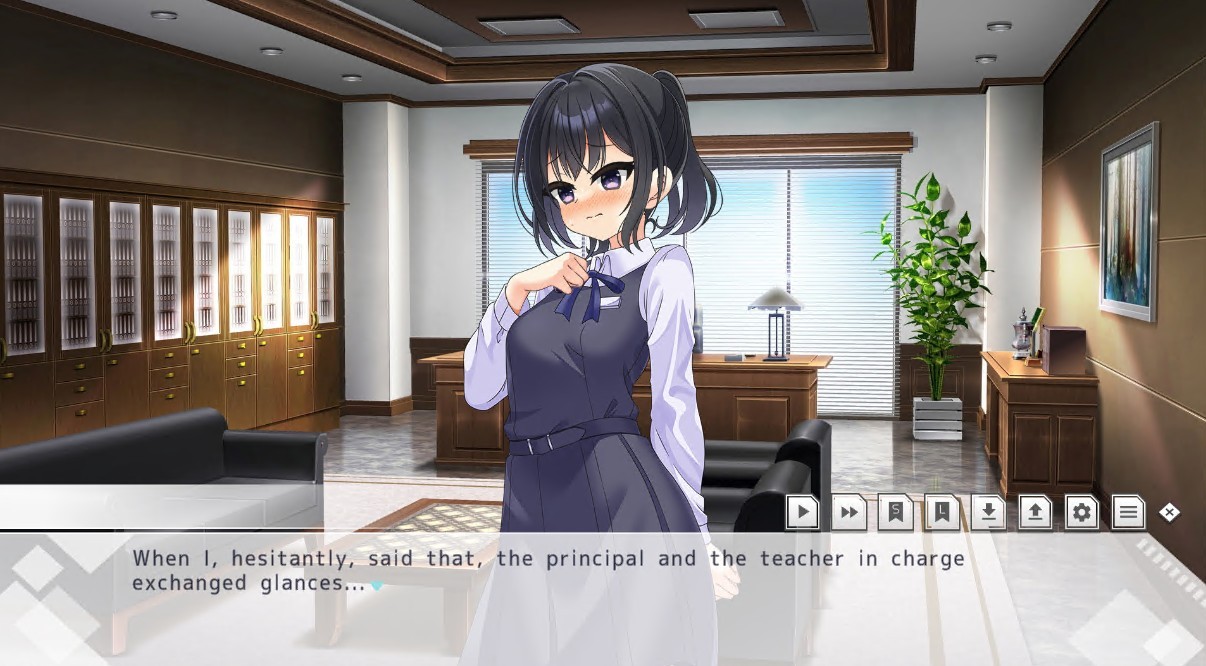
Task: Click the bookmark icon marked S
Action: tap(895, 513)
